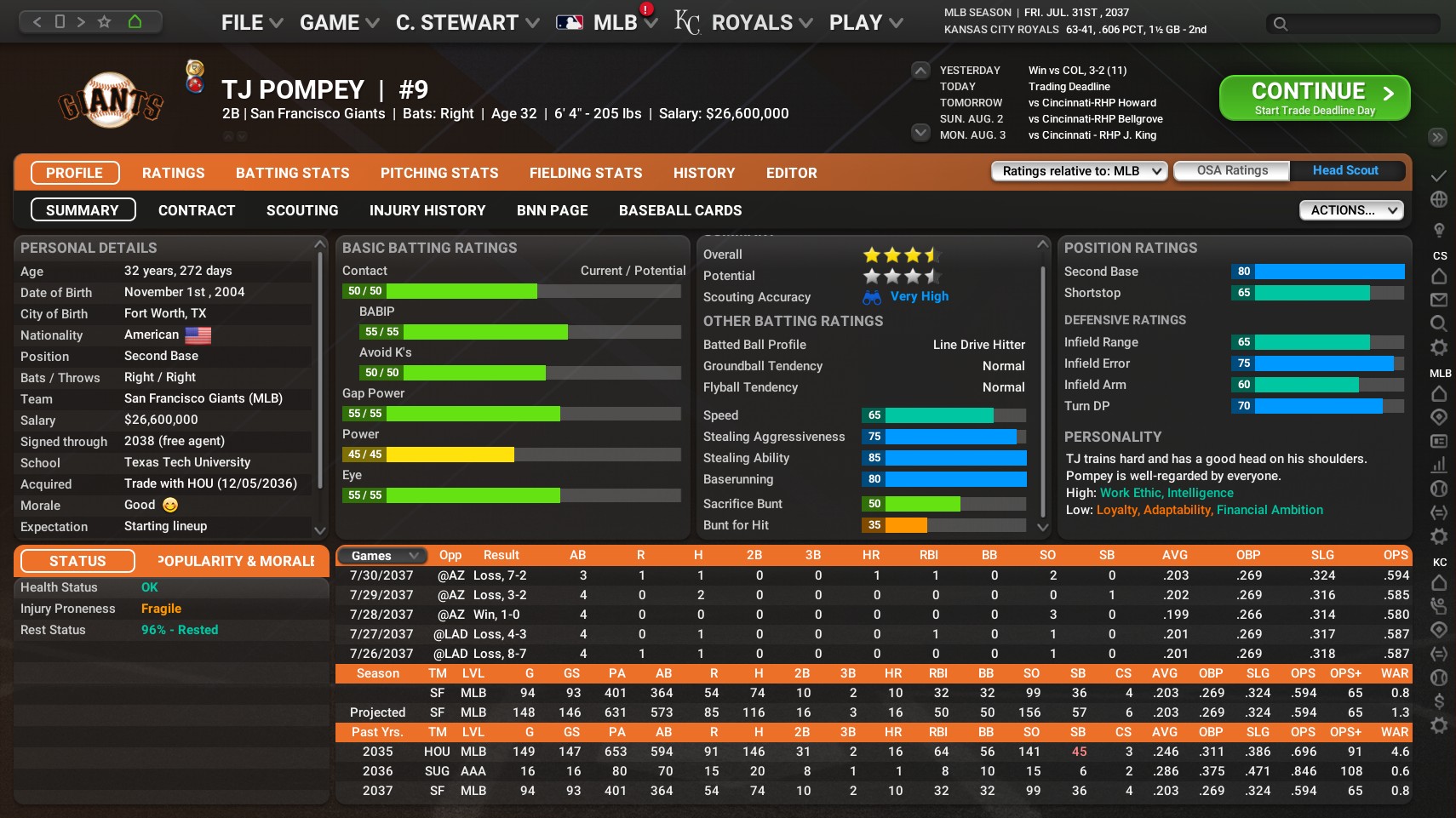Open the stats chart icon under MLB
This screenshot has height=818, width=1456.
pyautogui.click(x=1439, y=466)
